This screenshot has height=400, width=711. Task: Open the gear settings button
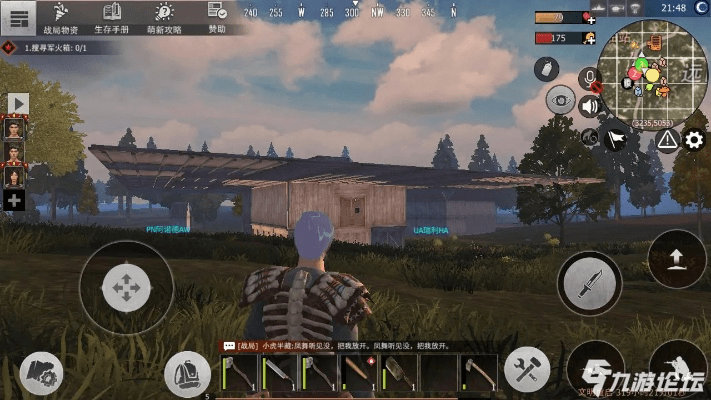[694, 140]
